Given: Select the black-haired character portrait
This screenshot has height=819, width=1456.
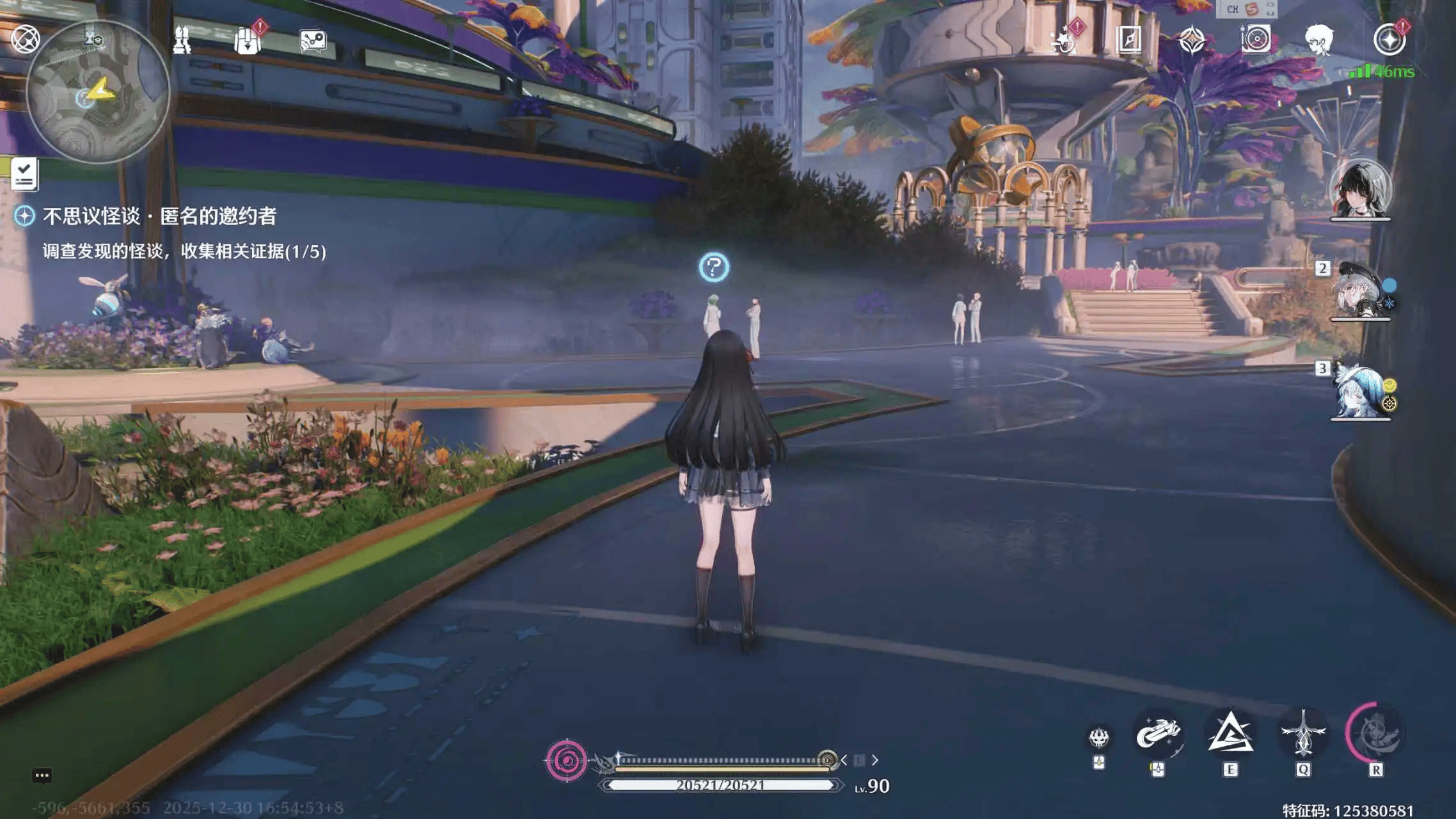Looking at the screenshot, I should point(1360,190).
